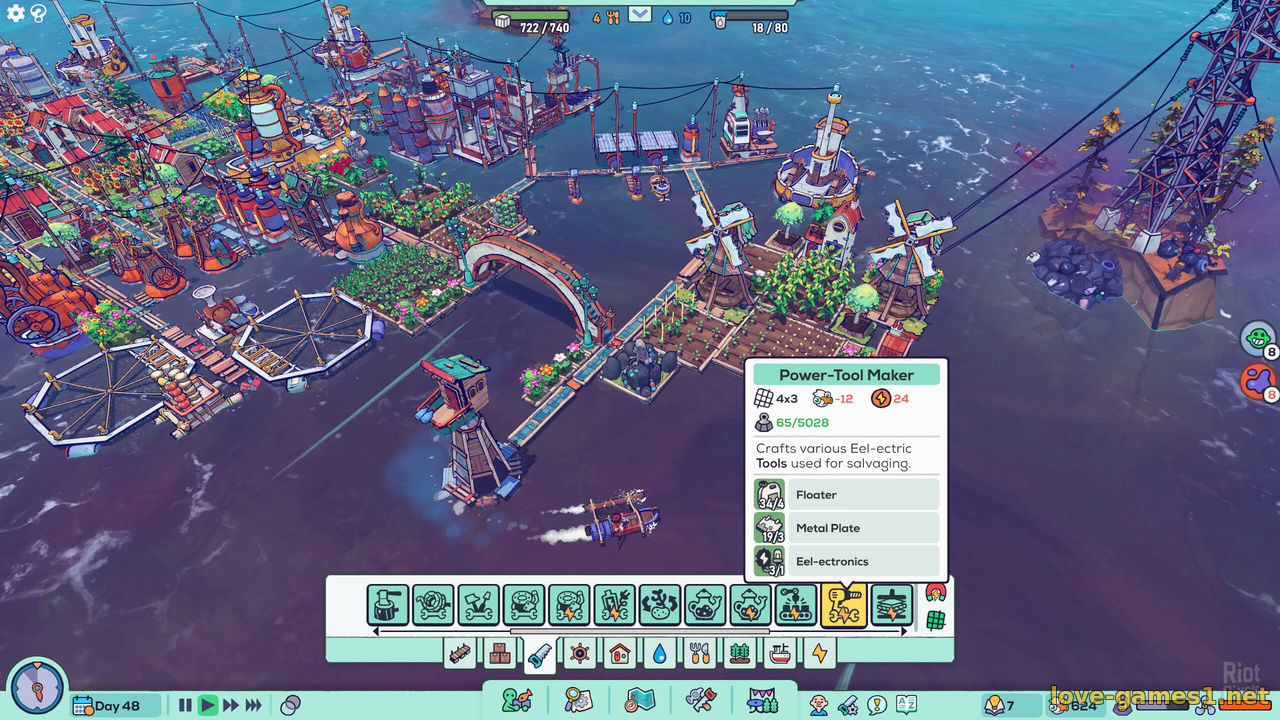Open the food fork and knife category

pyautogui.click(x=700, y=654)
